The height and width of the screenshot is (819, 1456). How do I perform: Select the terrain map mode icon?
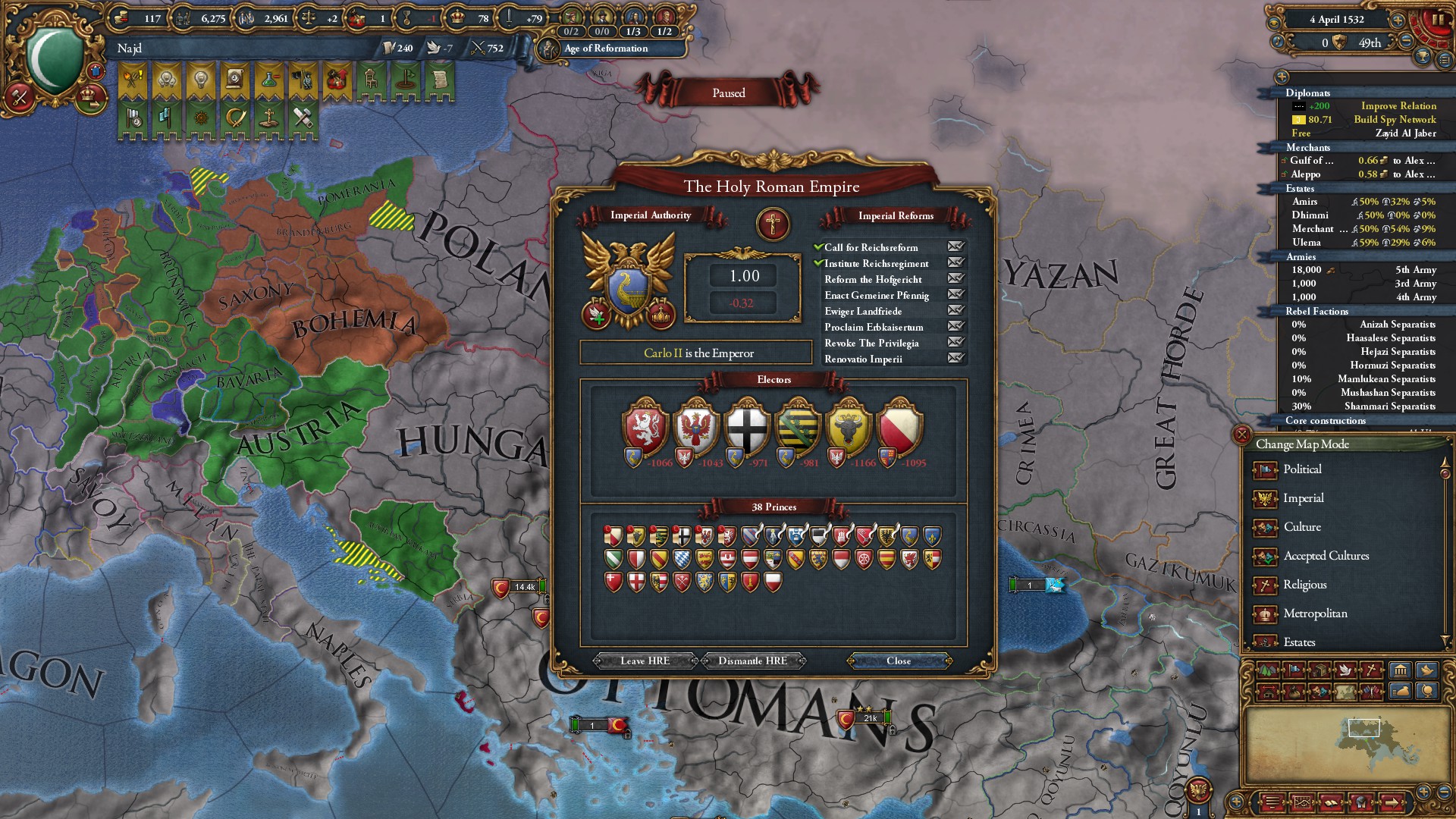point(1268,670)
